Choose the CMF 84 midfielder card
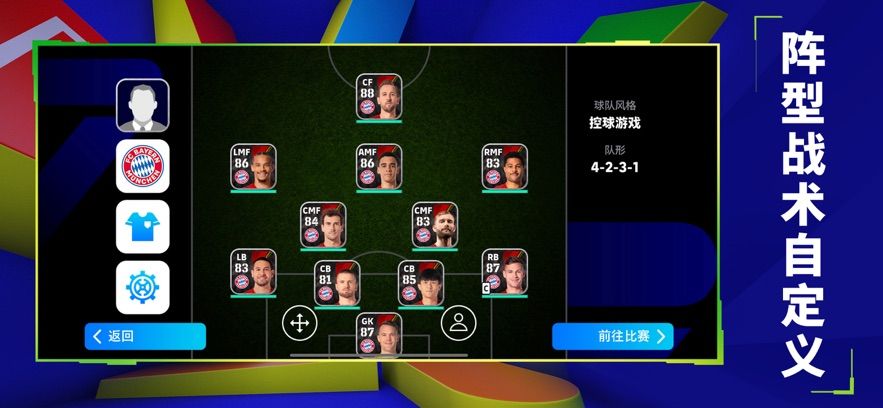Screen dimensions: 883x408 (x=323, y=225)
